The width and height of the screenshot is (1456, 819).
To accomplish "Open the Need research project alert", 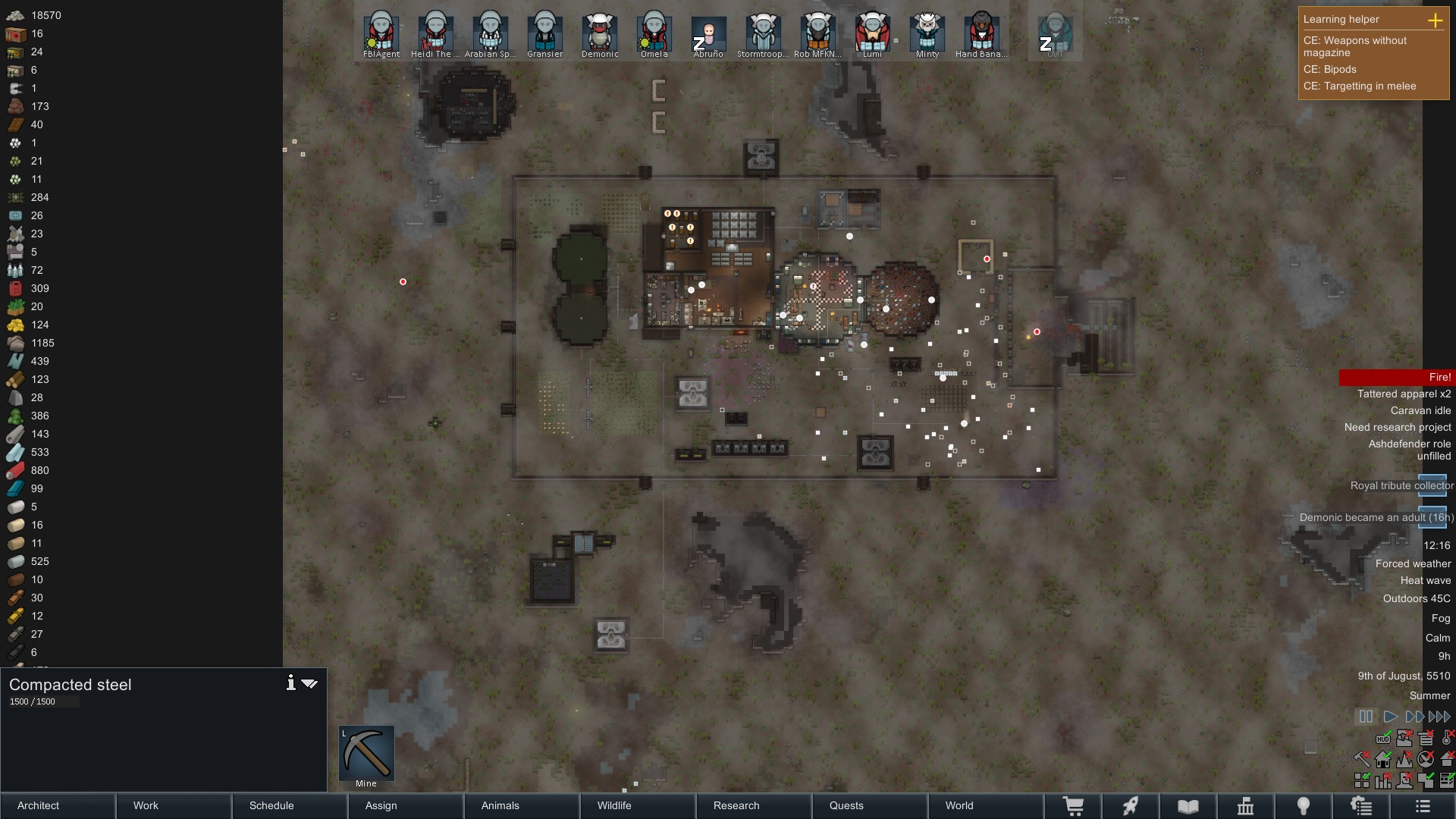I will 1397,427.
